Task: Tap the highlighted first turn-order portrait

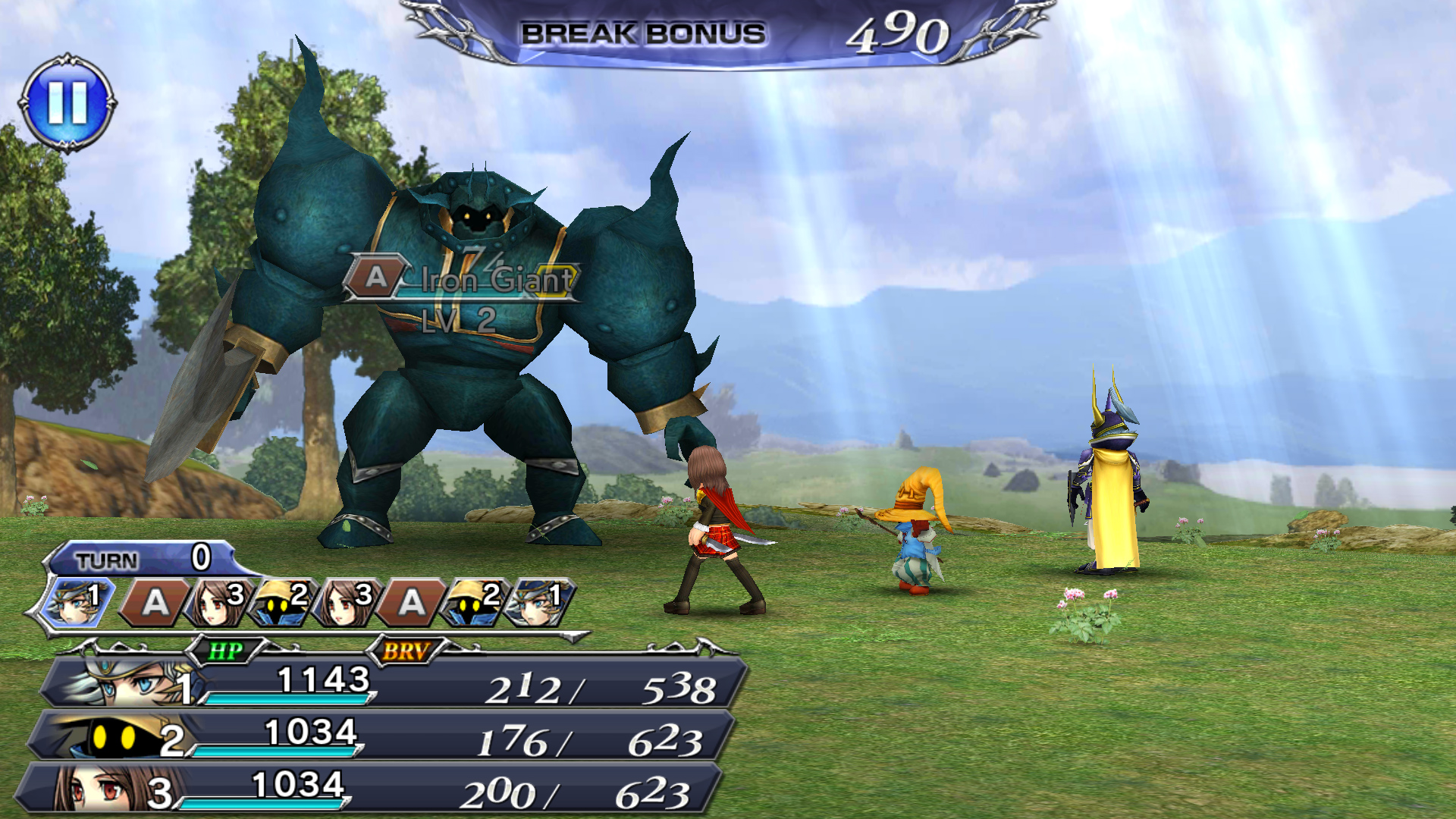Action: point(73,601)
